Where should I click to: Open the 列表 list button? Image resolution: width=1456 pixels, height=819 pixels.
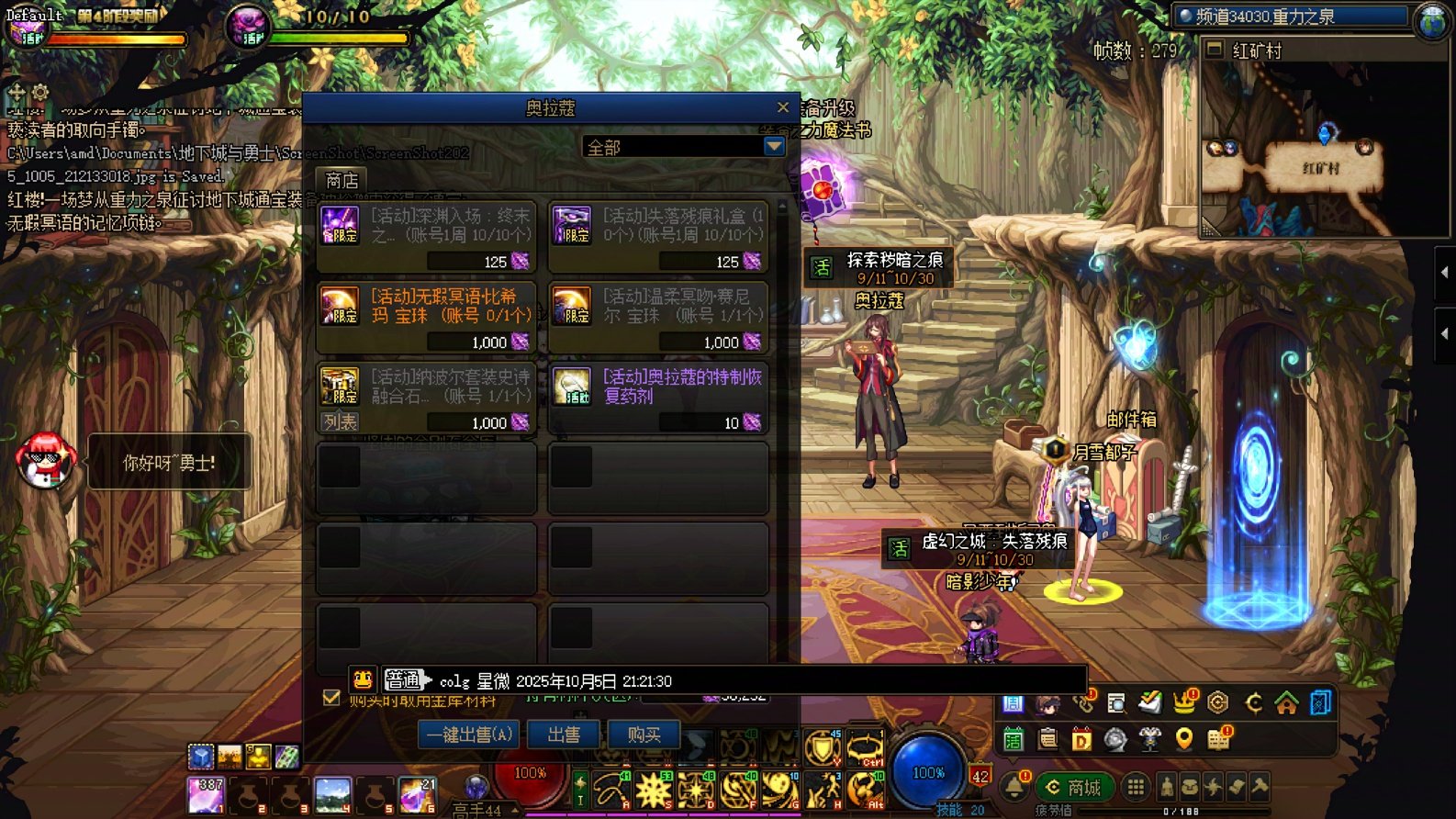coord(340,421)
